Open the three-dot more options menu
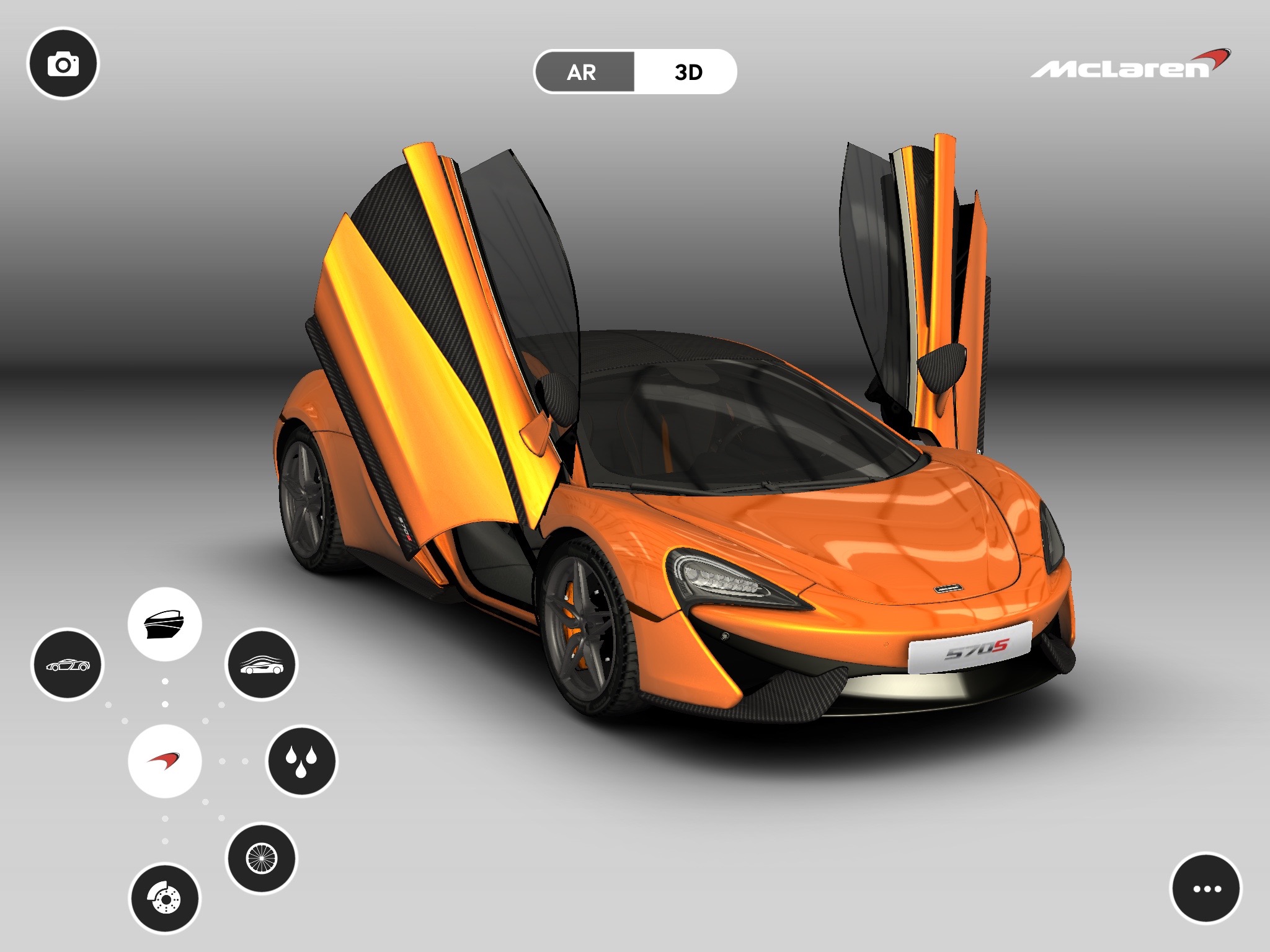This screenshot has height=952, width=1270. tap(1206, 888)
